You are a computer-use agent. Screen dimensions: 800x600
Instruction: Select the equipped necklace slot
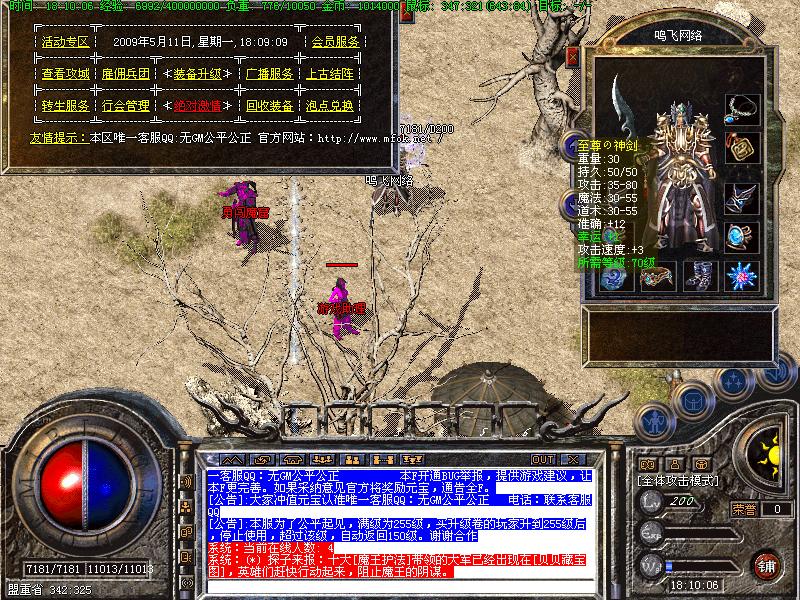tap(740, 106)
